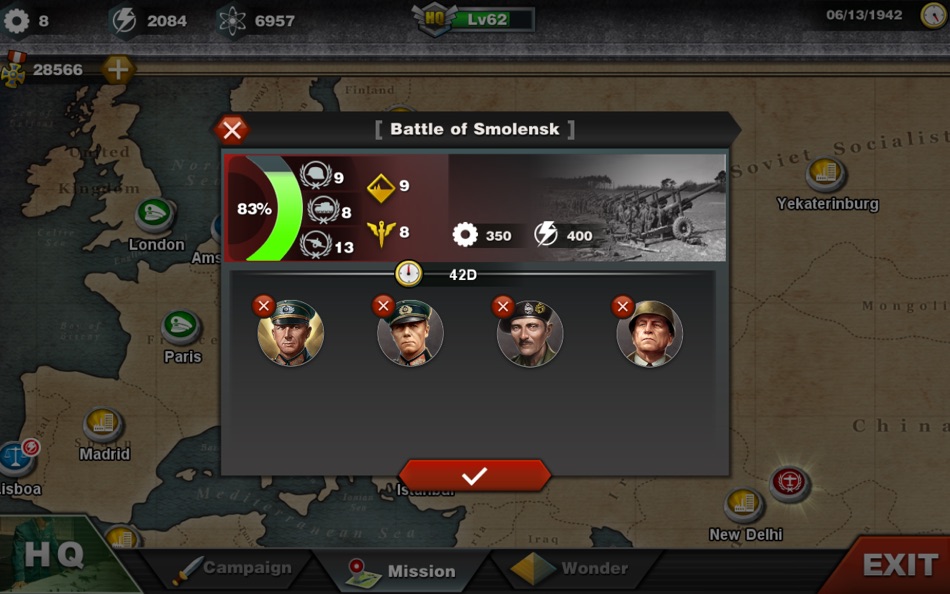Add more medals with the plus button
Image resolution: width=950 pixels, height=594 pixels.
point(117,69)
